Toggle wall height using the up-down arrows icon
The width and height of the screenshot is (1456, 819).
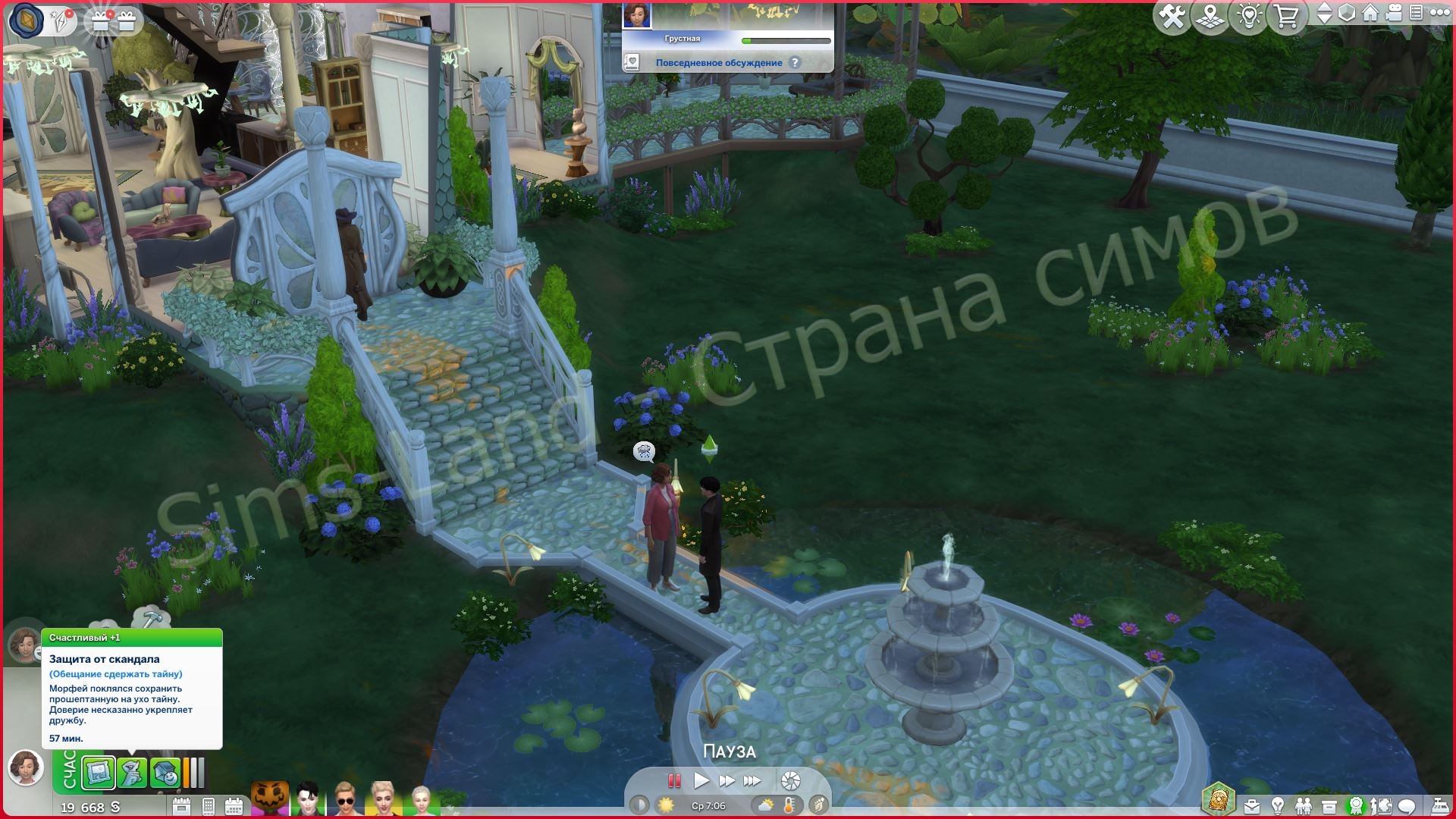click(x=1325, y=13)
